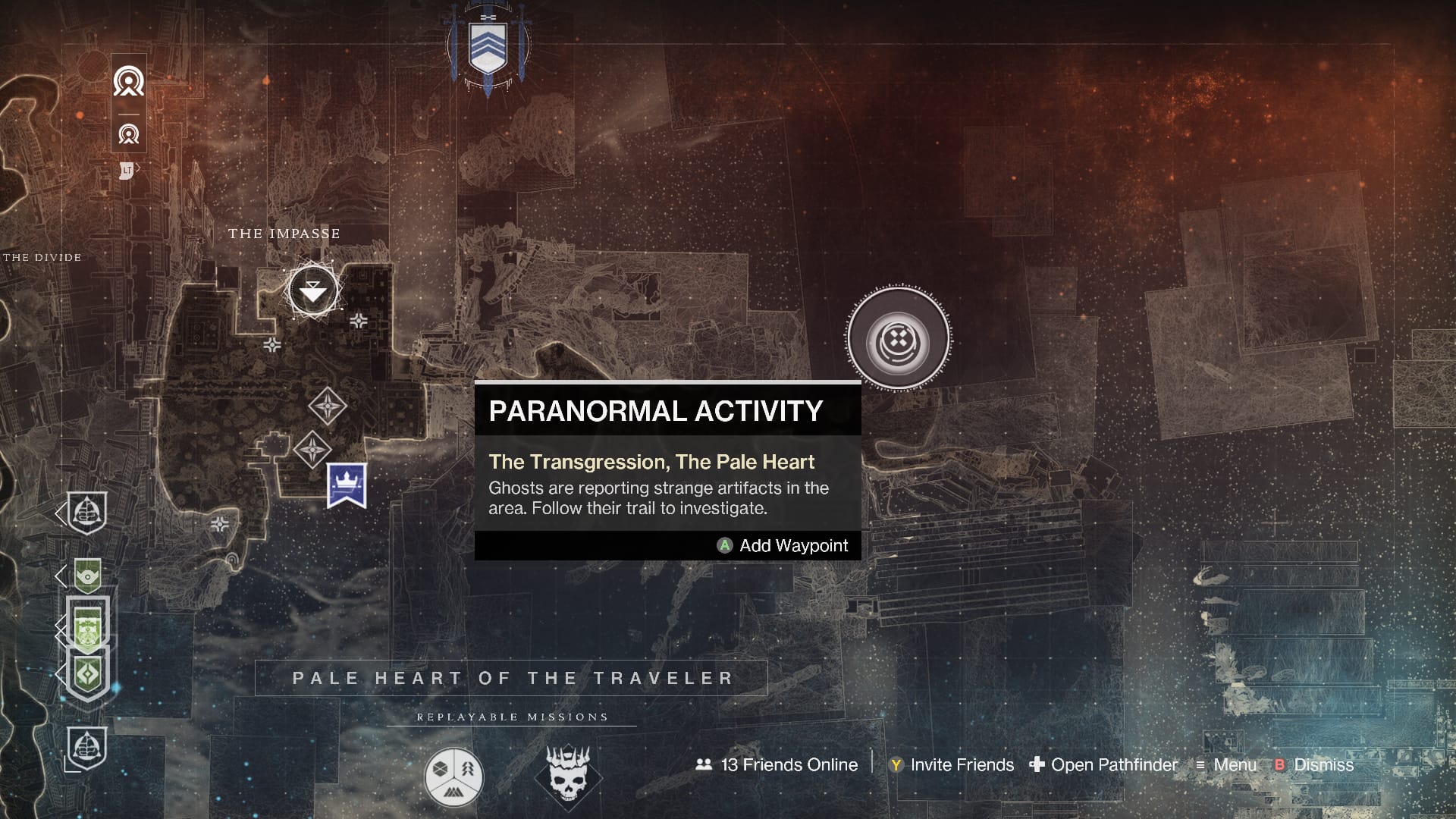The height and width of the screenshot is (819, 1456).
Task: Open the Menu from the bottom bar
Action: pyautogui.click(x=1234, y=765)
